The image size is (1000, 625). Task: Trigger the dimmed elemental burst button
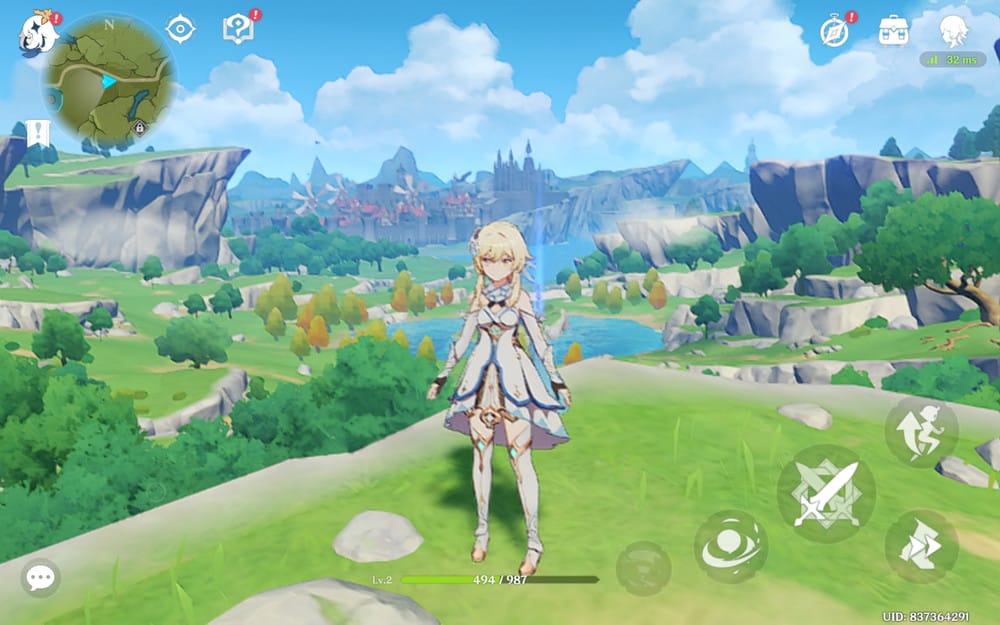(x=643, y=568)
